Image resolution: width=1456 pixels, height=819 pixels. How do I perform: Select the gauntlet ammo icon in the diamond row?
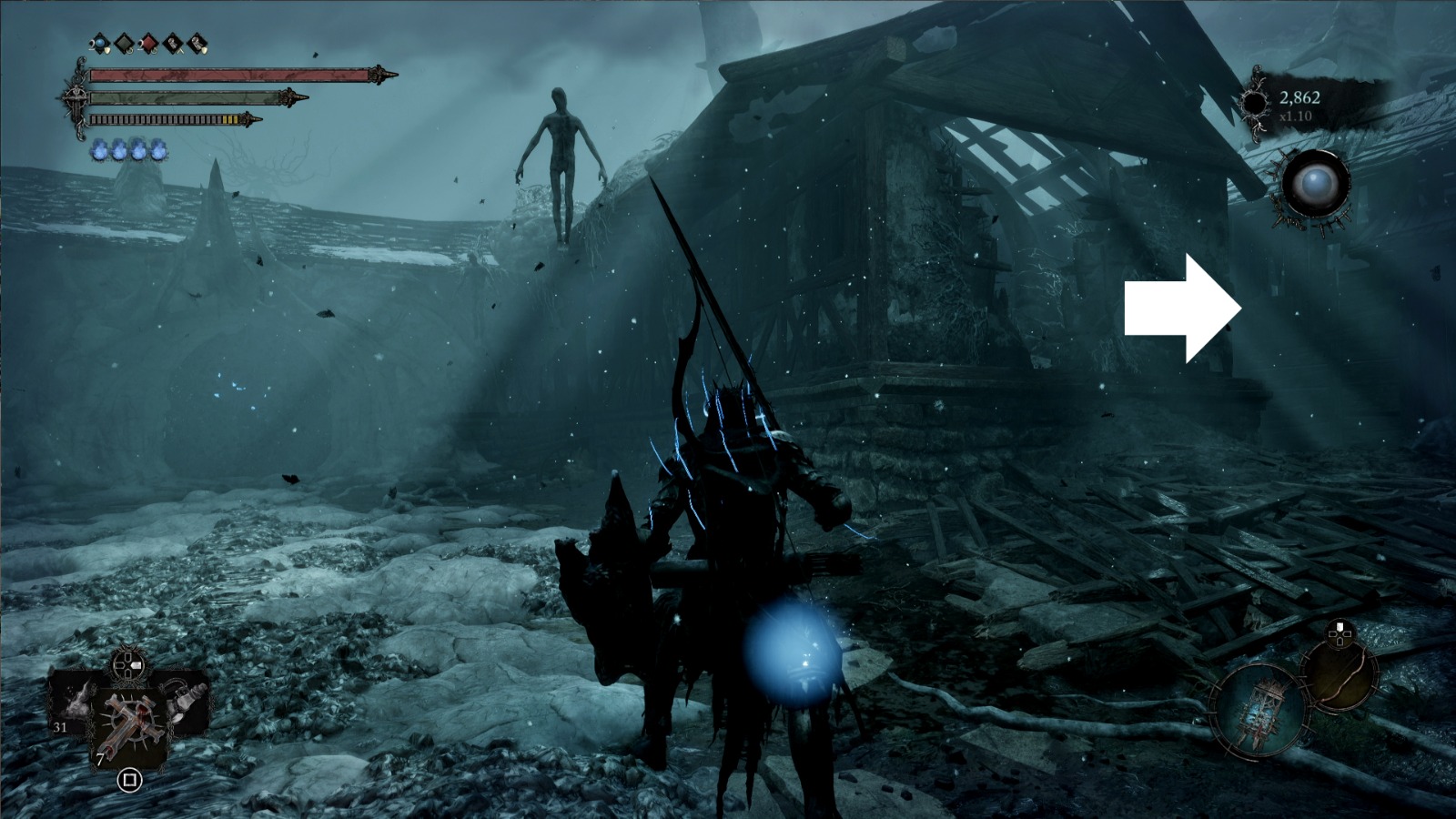tap(175, 43)
